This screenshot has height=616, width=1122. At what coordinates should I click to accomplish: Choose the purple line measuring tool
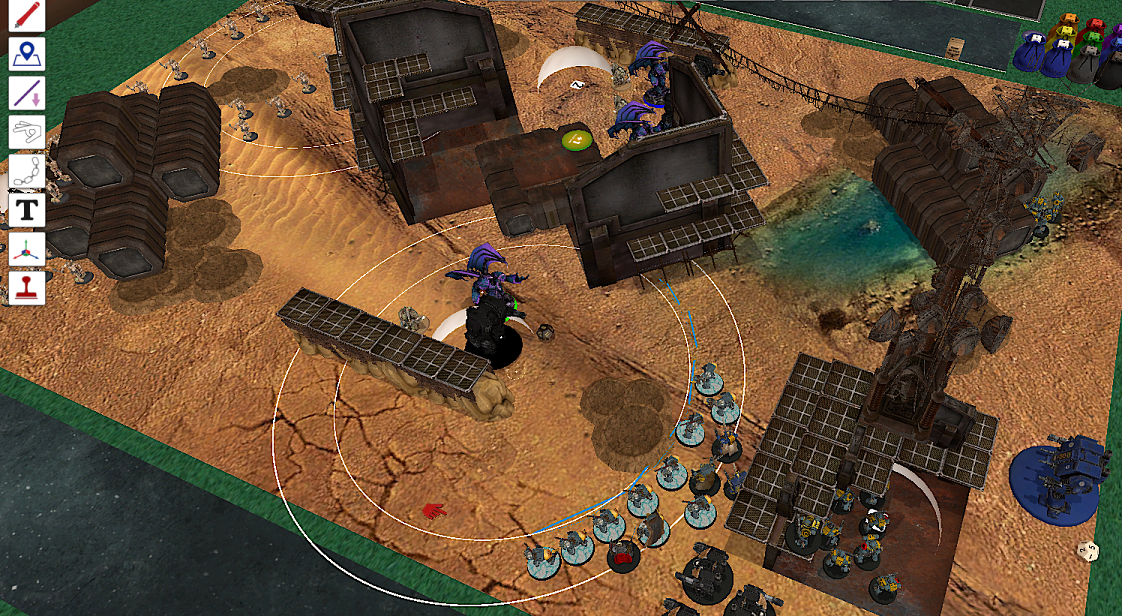[27, 93]
